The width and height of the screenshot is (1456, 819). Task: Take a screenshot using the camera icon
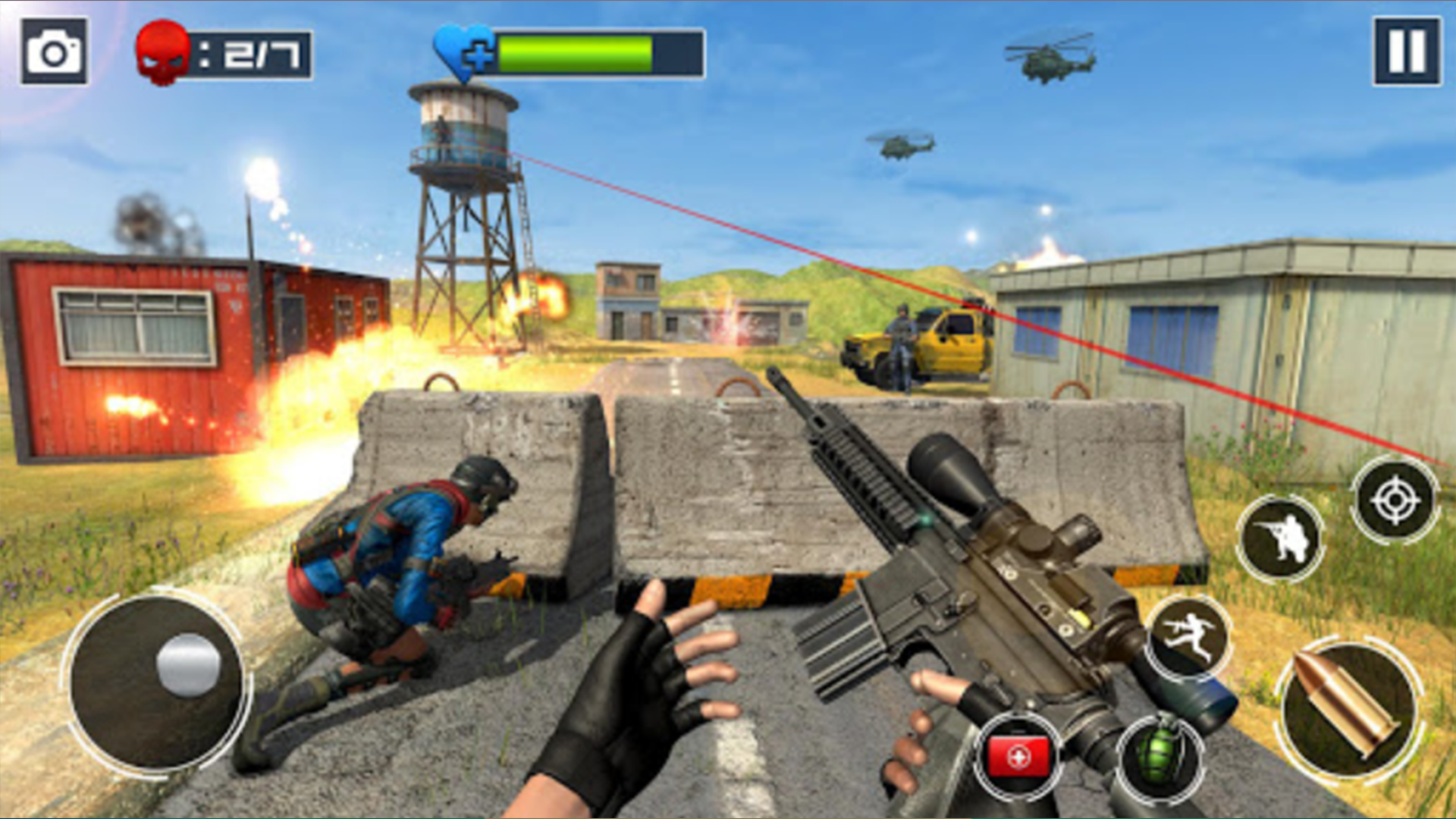point(55,50)
